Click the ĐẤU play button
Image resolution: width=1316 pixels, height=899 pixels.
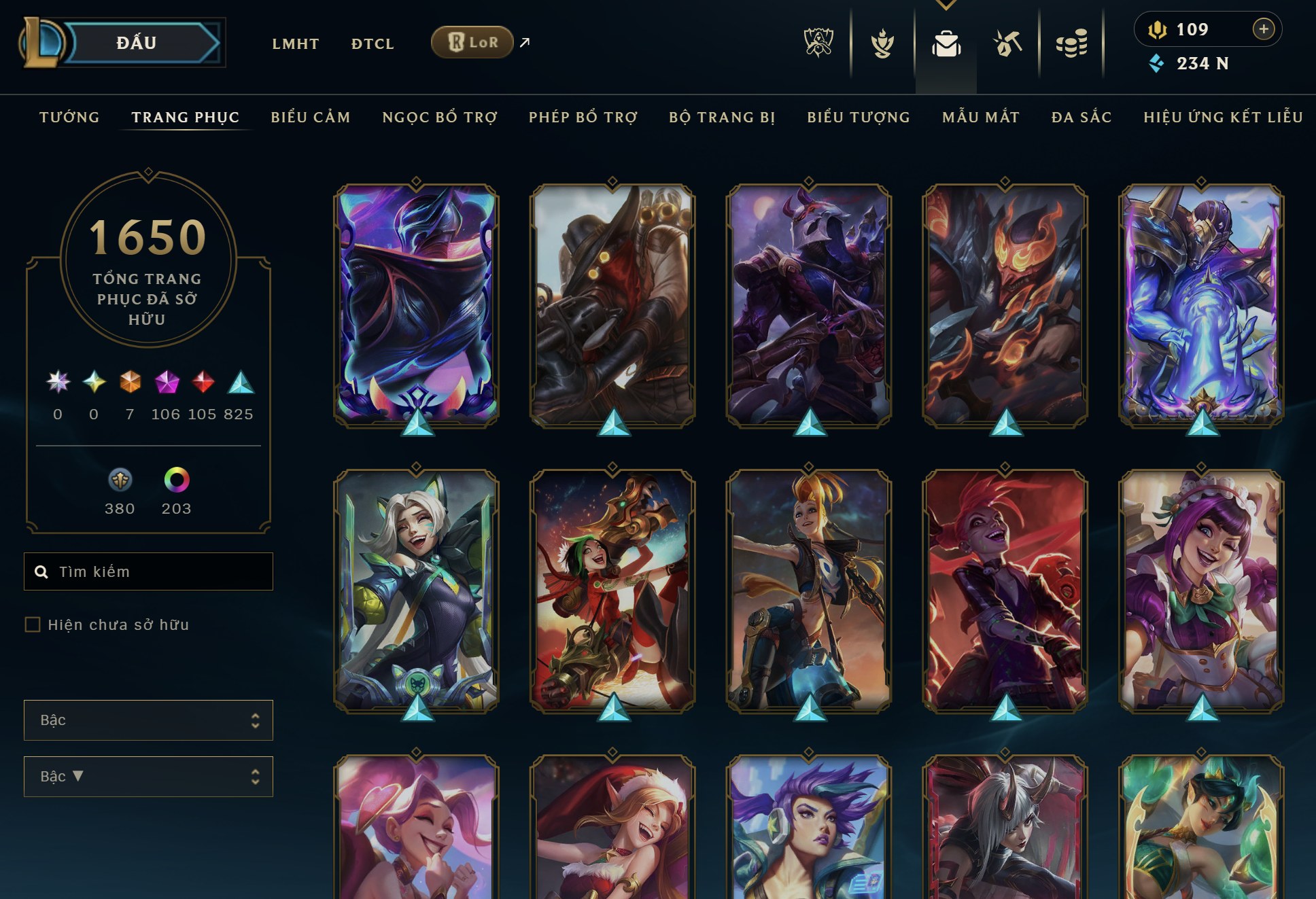(137, 42)
